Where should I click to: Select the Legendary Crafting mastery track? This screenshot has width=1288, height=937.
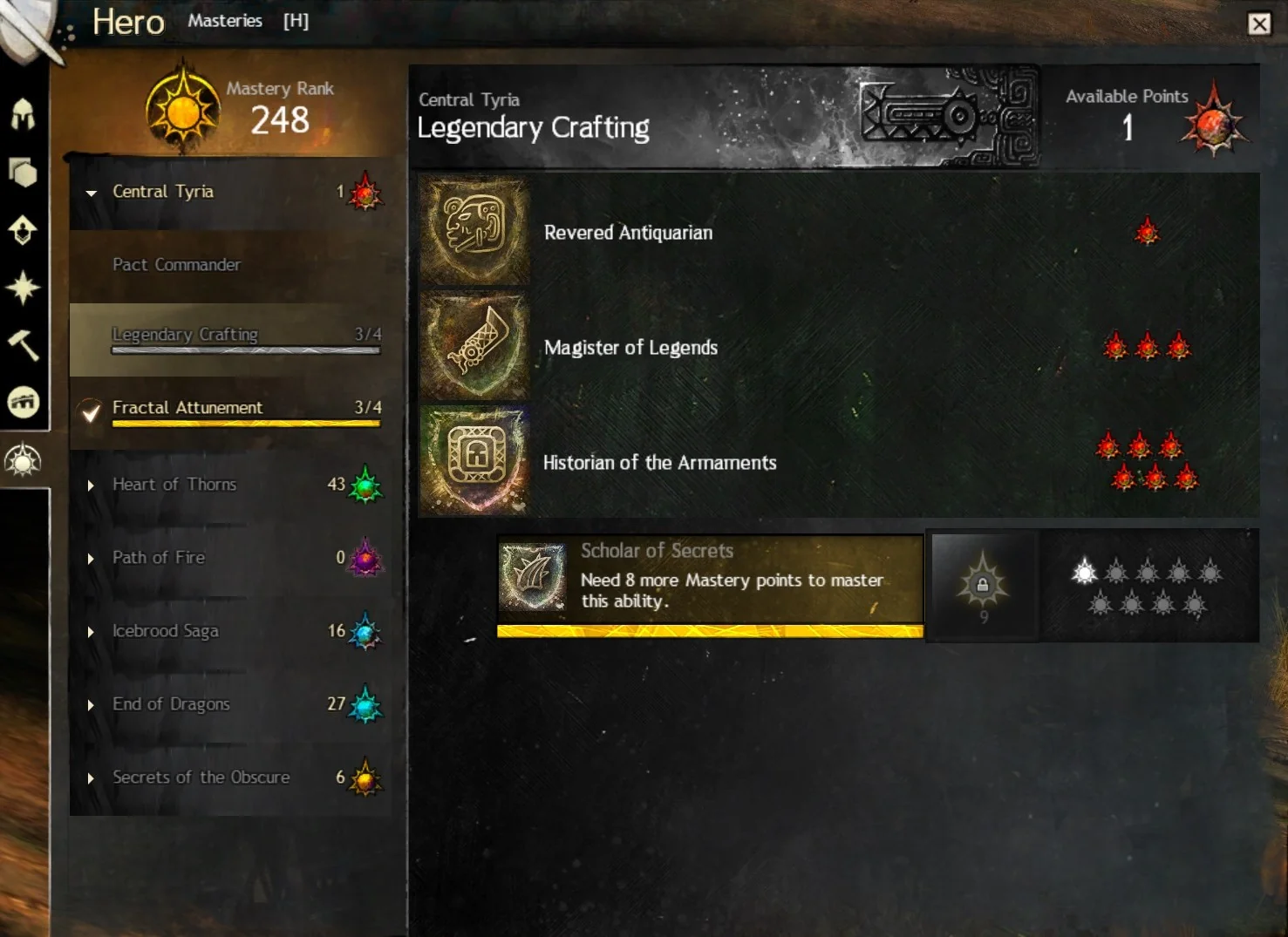(185, 335)
